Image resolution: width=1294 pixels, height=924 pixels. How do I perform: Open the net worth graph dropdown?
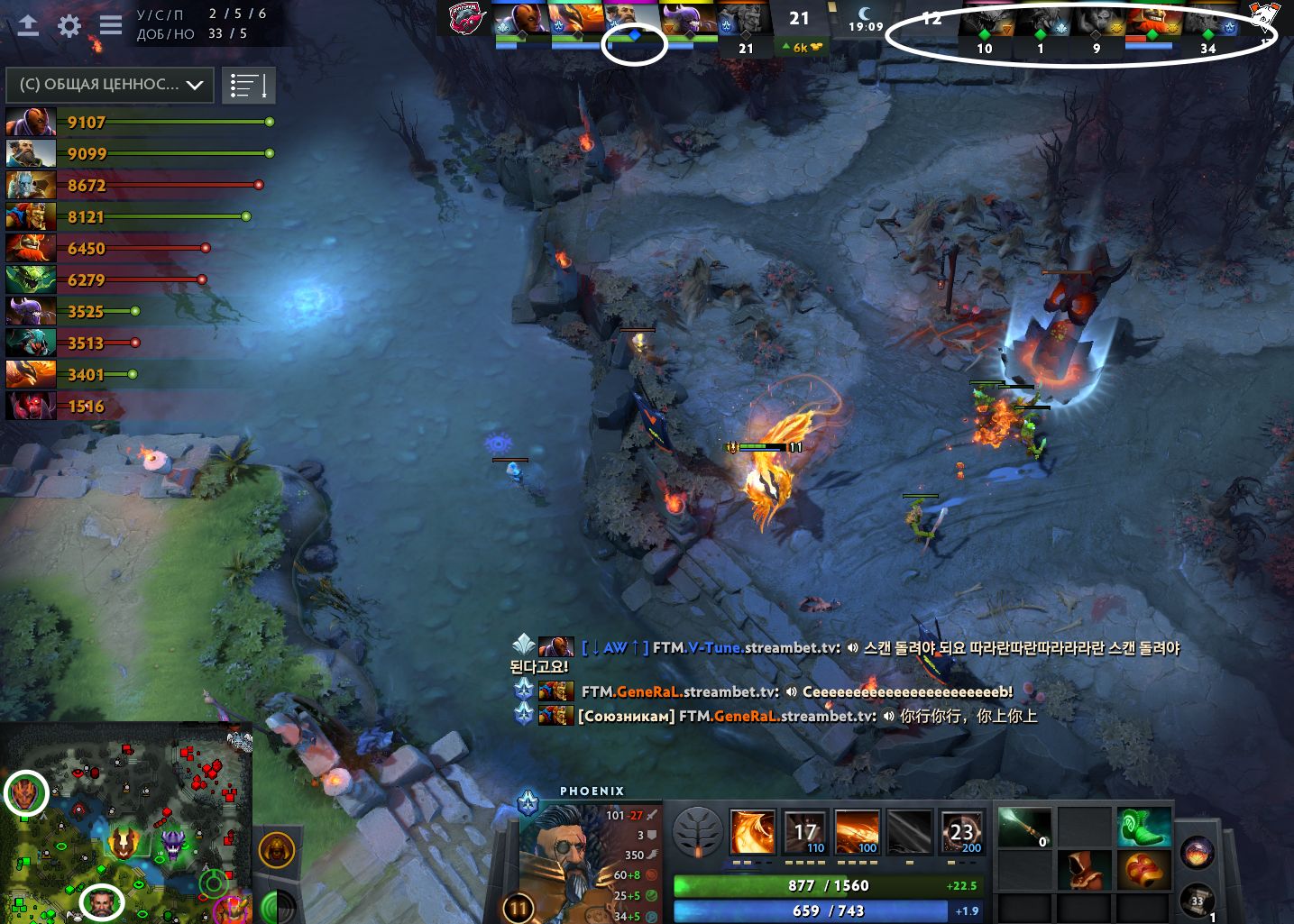110,85
